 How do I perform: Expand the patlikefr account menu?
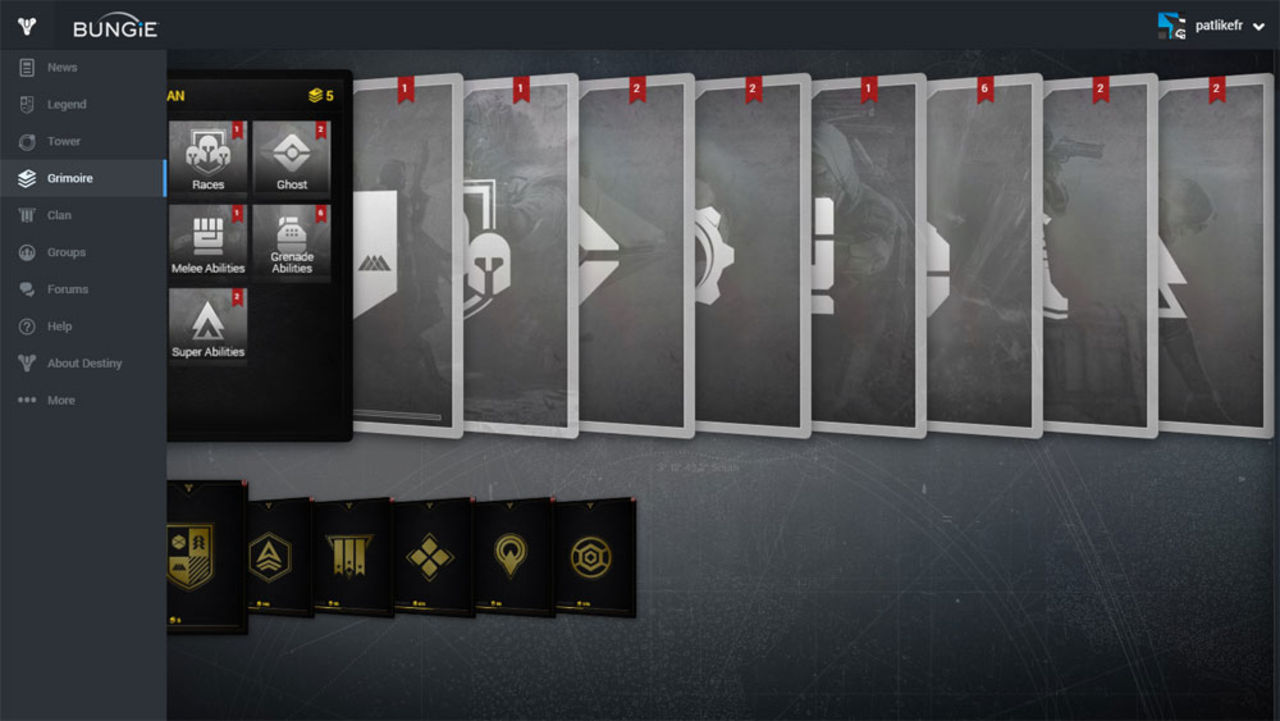pyautogui.click(x=1232, y=24)
